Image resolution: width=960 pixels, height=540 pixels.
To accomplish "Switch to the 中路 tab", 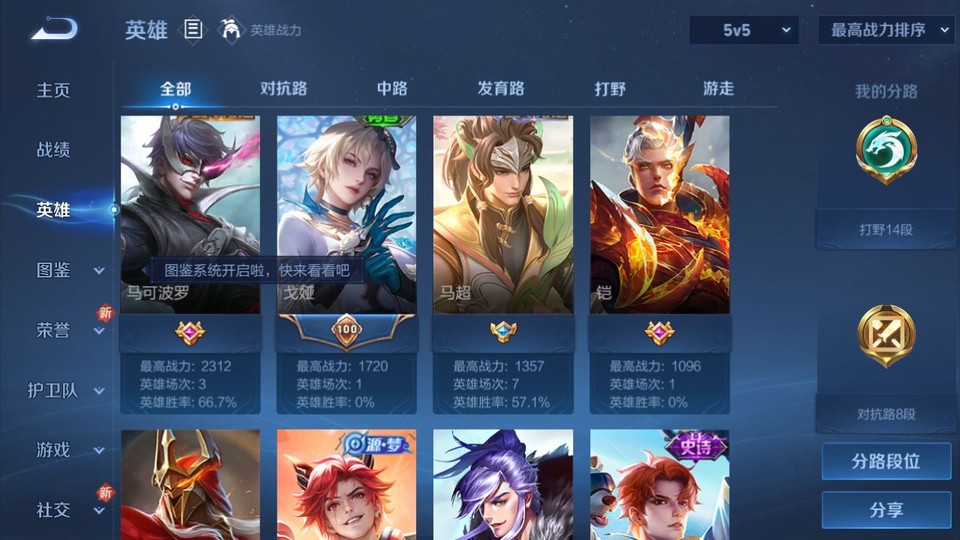I will [392, 89].
